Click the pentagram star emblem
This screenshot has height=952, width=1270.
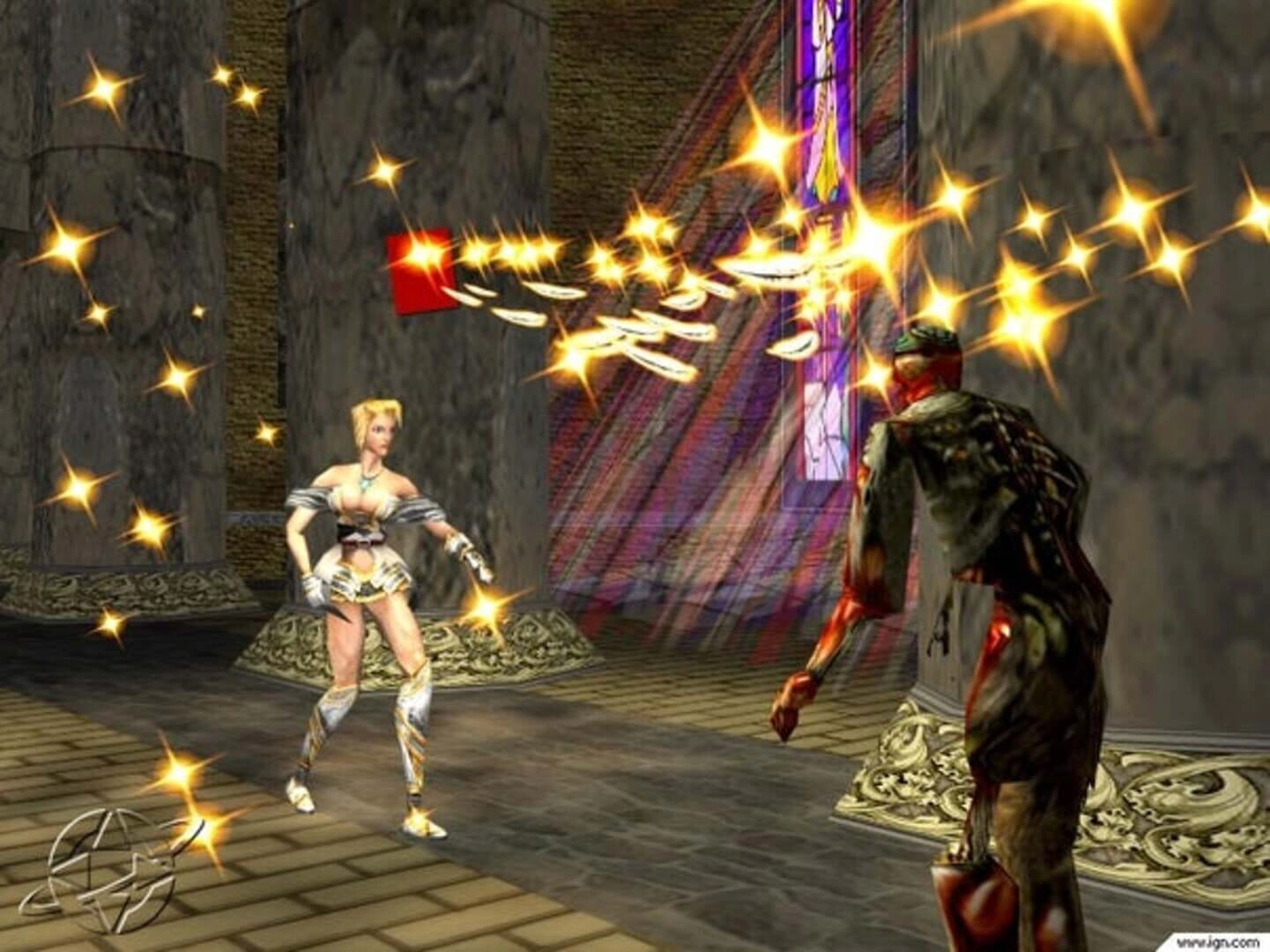click(103, 862)
